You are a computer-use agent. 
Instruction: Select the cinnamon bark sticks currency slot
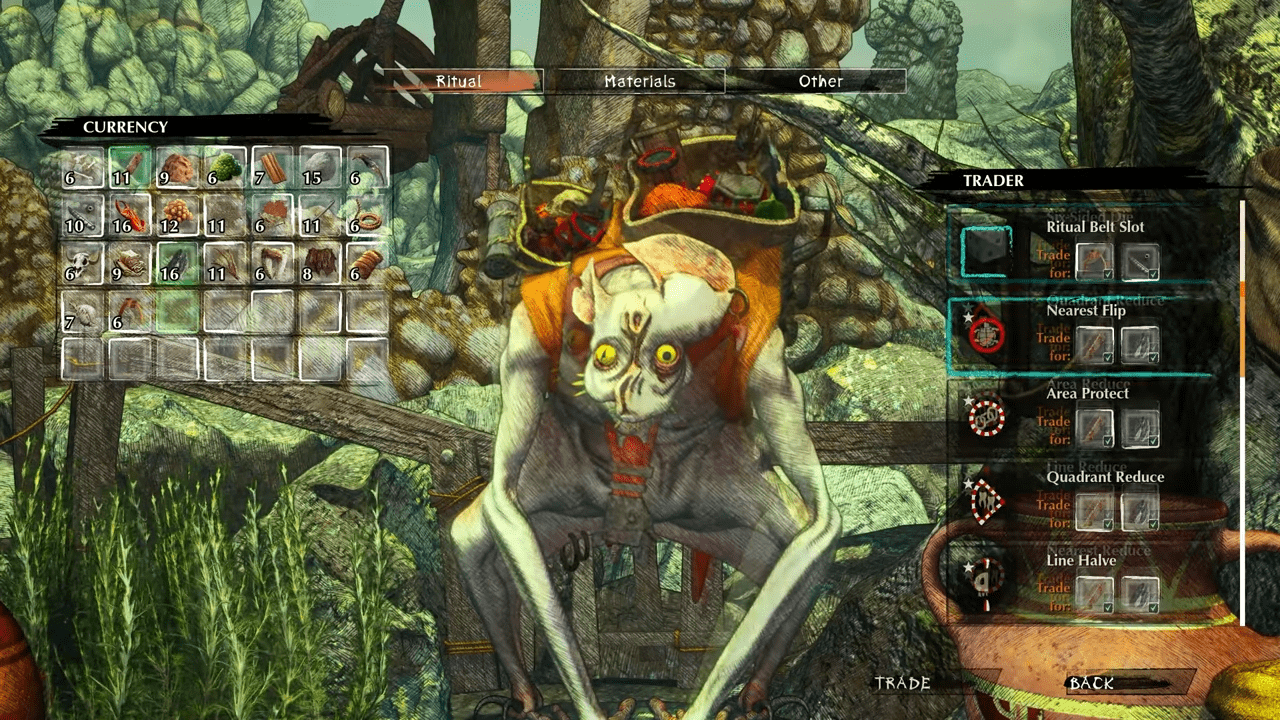tap(273, 167)
